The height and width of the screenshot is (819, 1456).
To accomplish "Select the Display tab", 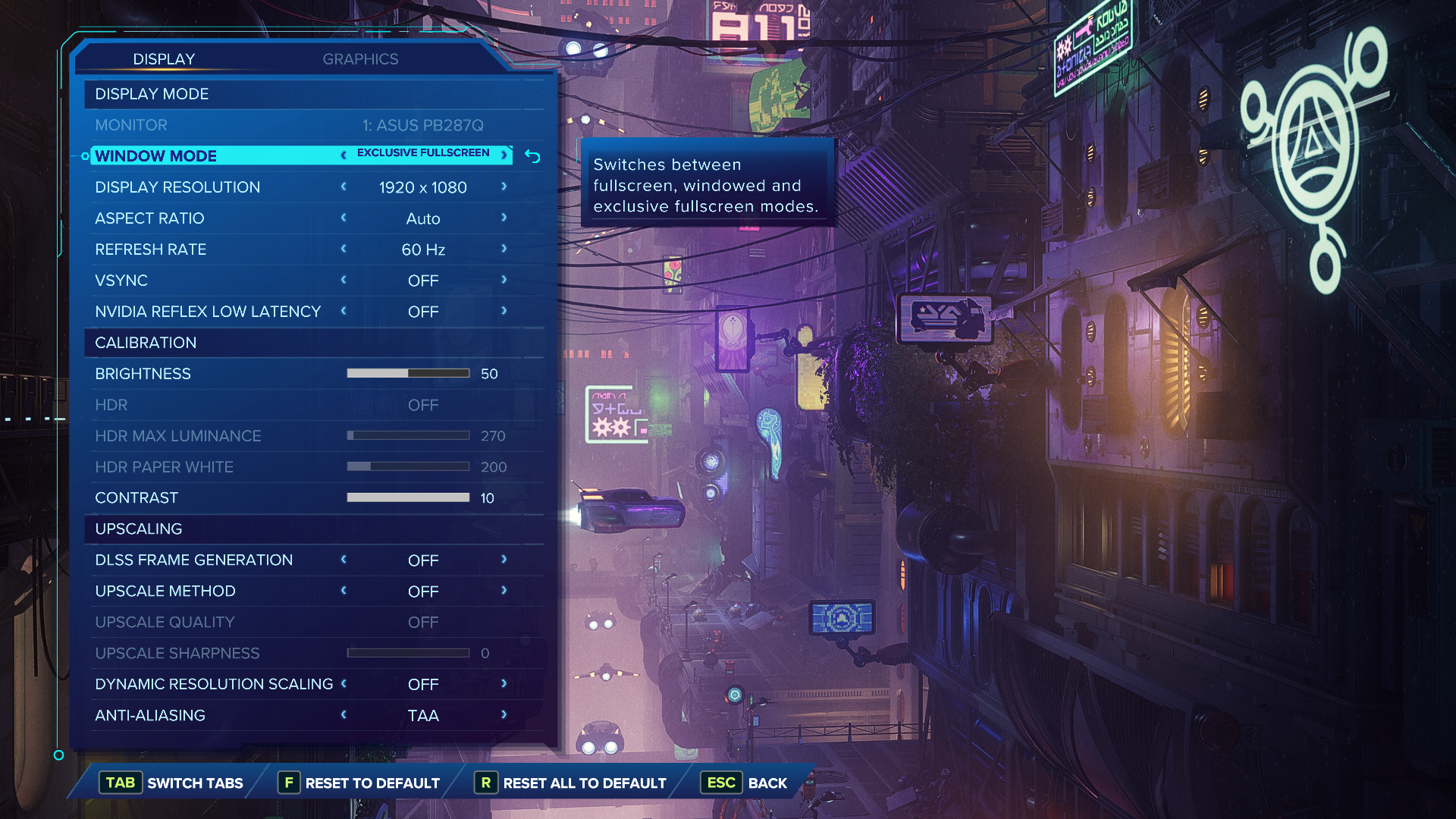I will (164, 59).
